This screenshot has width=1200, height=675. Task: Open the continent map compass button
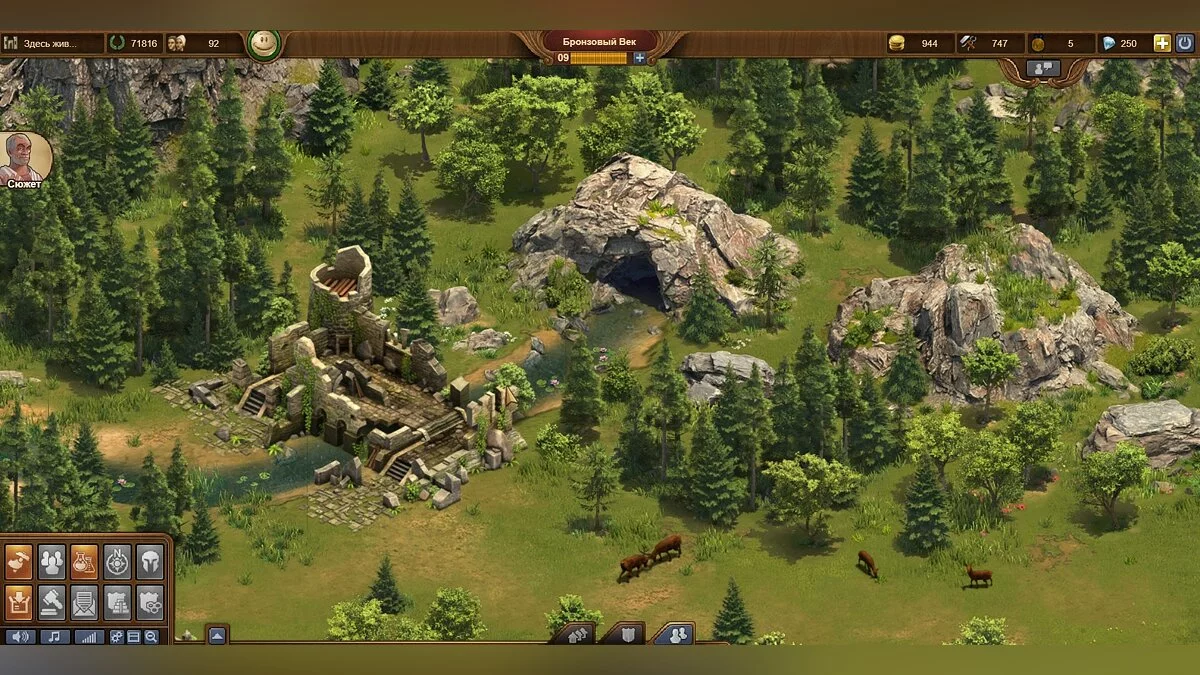pos(117,561)
